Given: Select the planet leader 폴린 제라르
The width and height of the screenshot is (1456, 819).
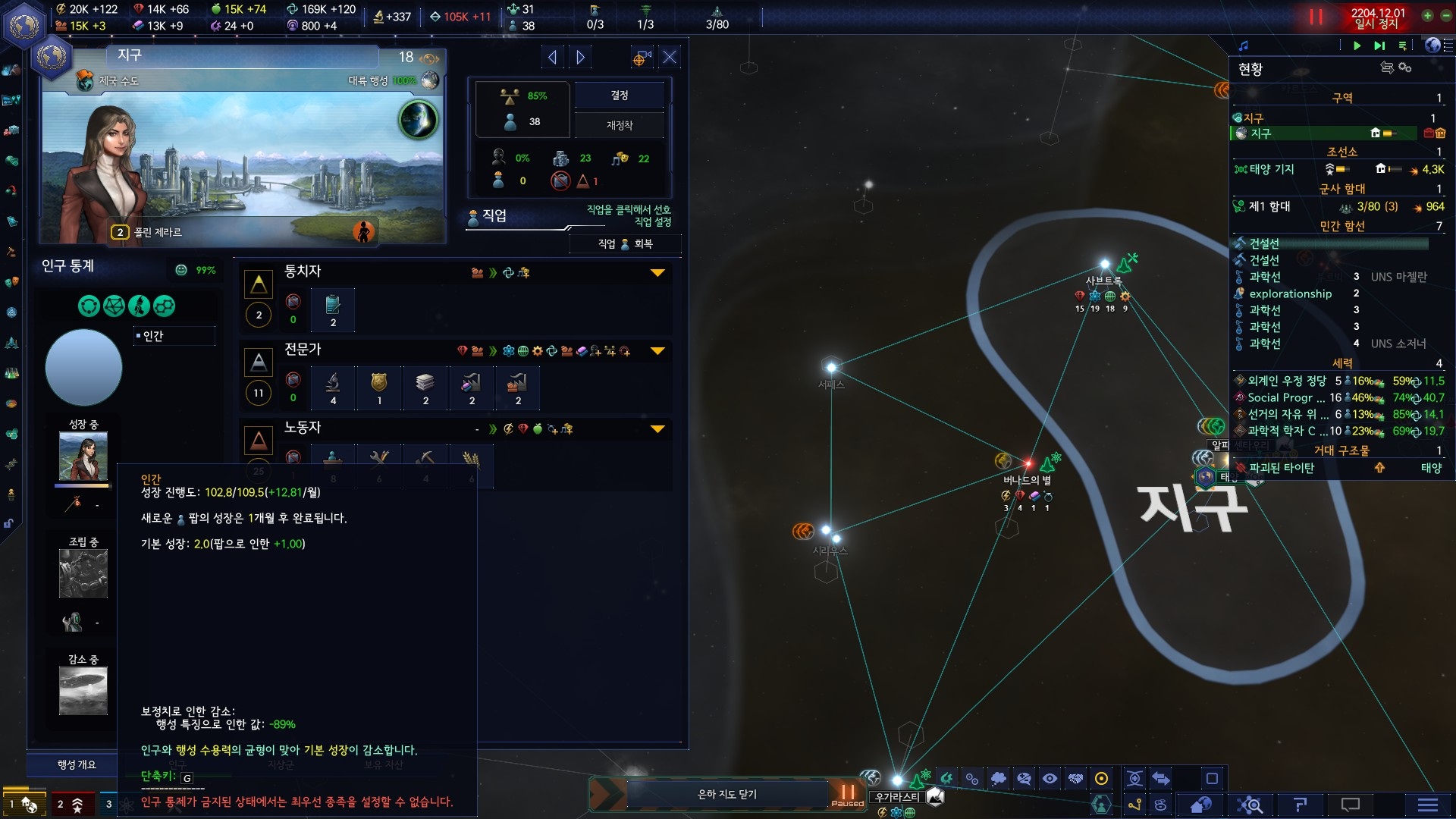Looking at the screenshot, I should point(158,232).
